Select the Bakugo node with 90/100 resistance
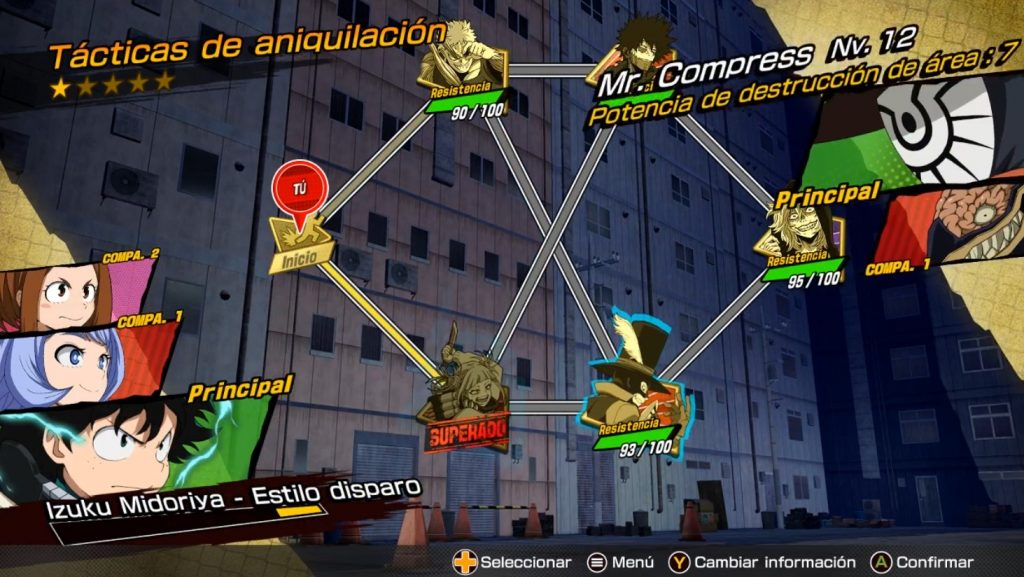Screen dimensions: 1024x577 (462, 68)
